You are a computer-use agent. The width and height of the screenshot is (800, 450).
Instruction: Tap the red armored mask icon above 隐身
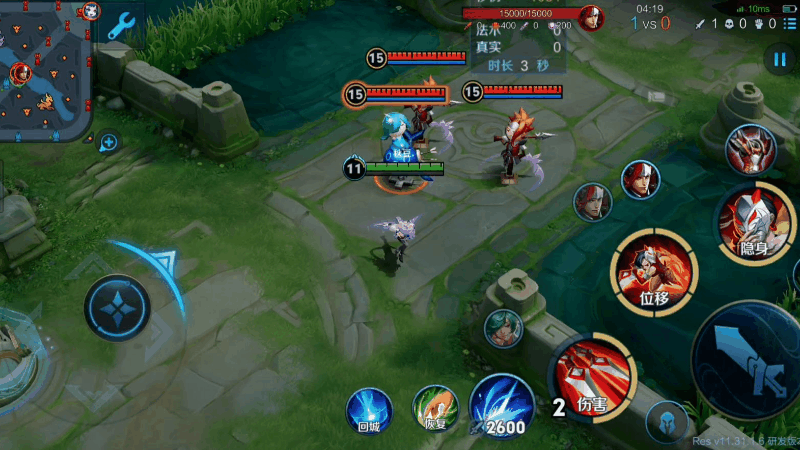(750, 150)
